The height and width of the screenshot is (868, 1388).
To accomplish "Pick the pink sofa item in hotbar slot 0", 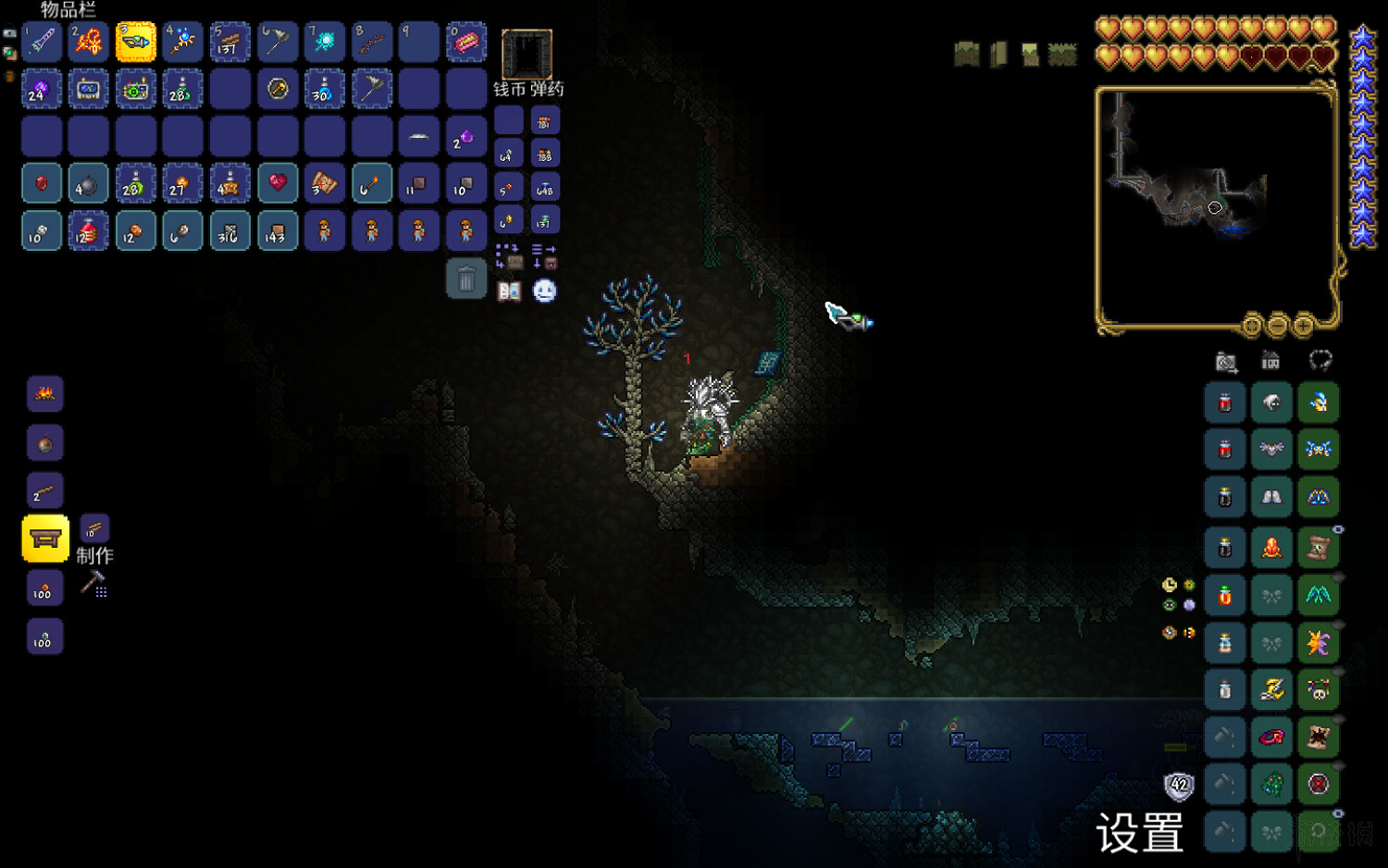I will (x=466, y=43).
